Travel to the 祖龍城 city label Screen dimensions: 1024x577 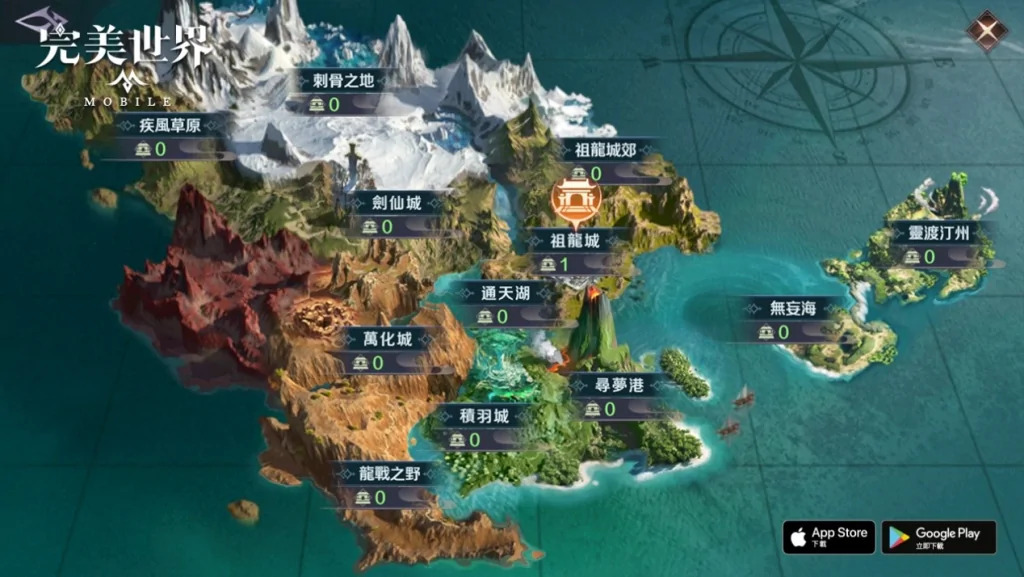(575, 241)
